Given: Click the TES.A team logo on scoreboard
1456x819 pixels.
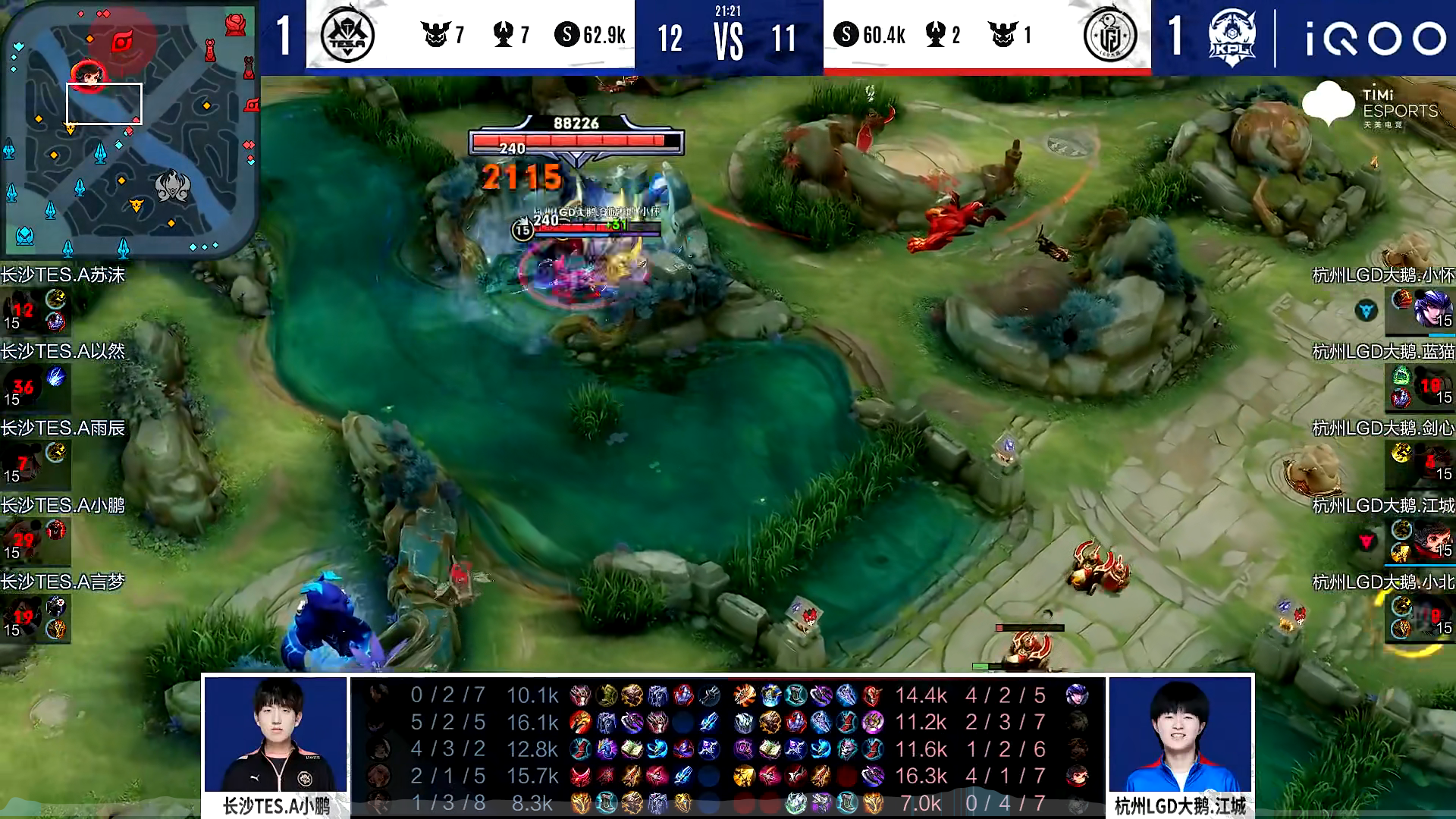Looking at the screenshot, I should point(347,36).
